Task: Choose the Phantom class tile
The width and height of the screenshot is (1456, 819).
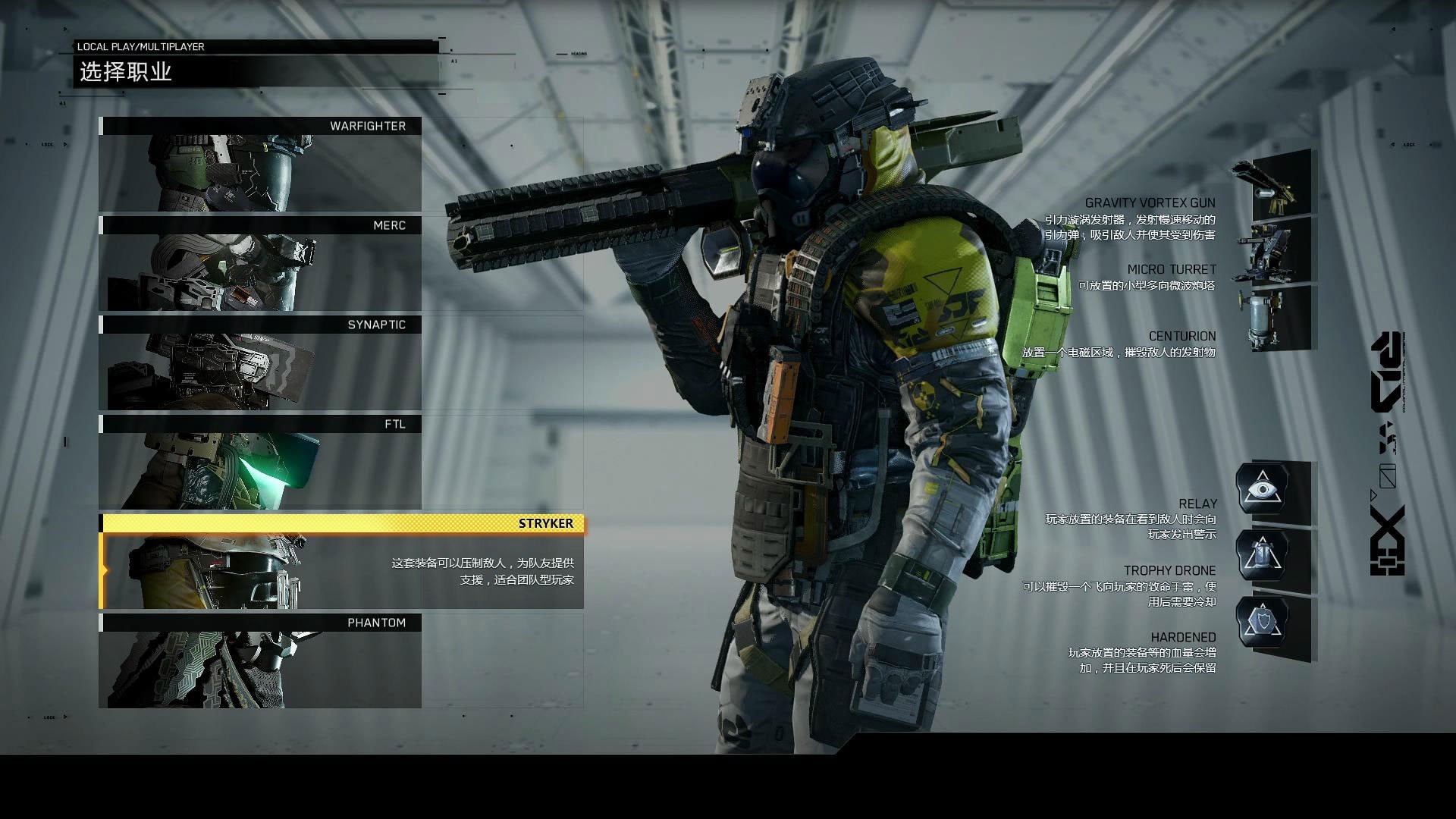Action: tap(260, 661)
